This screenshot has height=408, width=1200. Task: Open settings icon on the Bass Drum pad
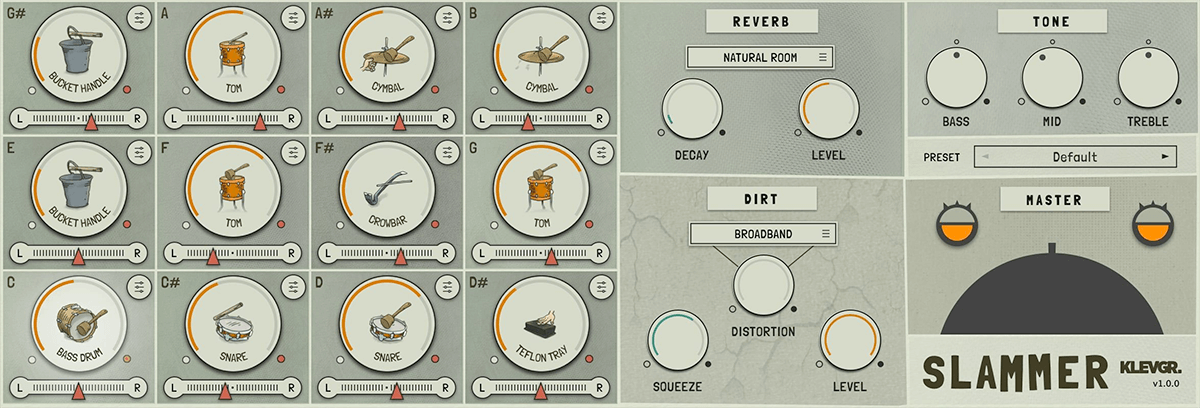pyautogui.click(x=137, y=289)
